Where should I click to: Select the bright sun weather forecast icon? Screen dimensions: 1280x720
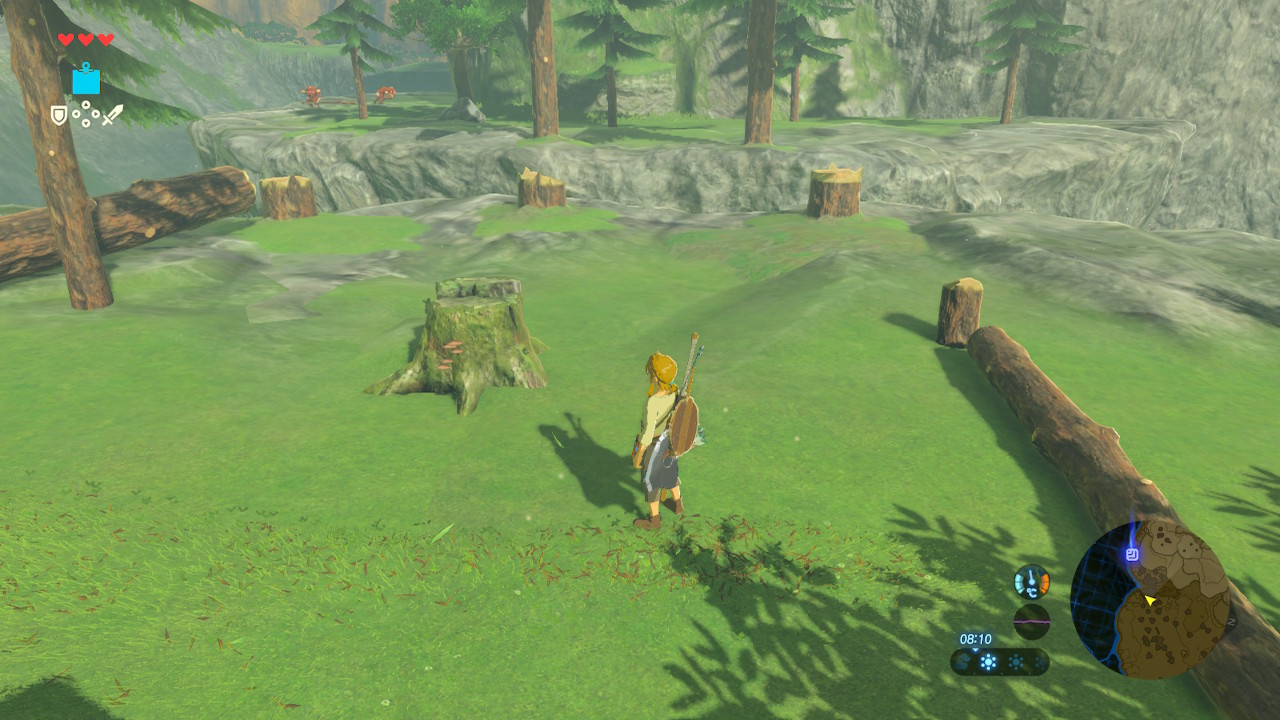989,662
